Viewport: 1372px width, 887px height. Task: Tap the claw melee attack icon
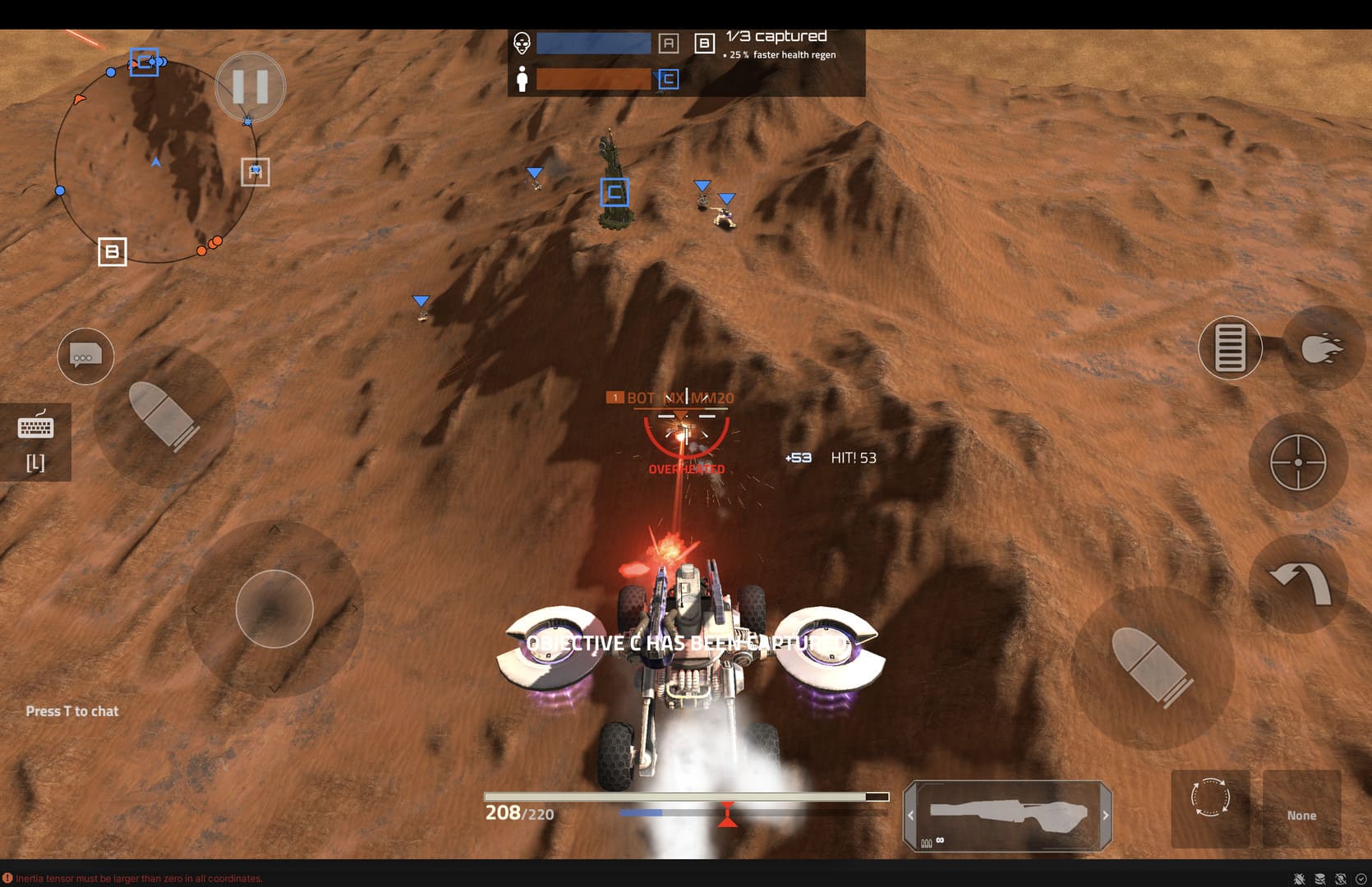coord(1324,344)
